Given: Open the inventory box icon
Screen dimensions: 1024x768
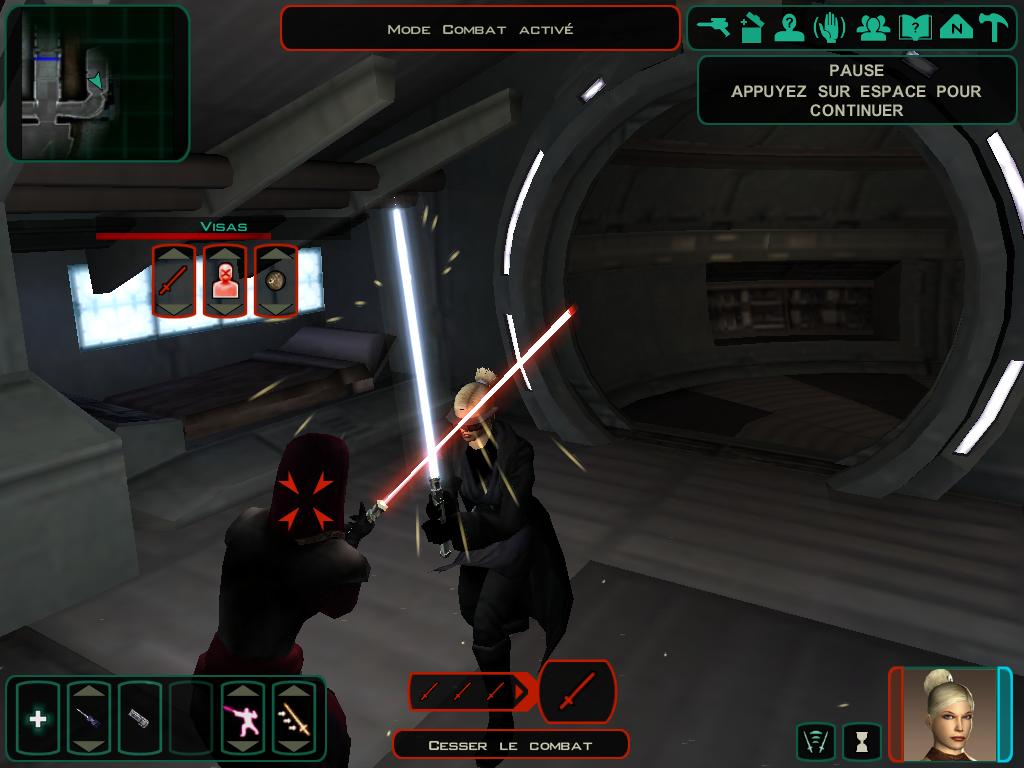Looking at the screenshot, I should 752,28.
